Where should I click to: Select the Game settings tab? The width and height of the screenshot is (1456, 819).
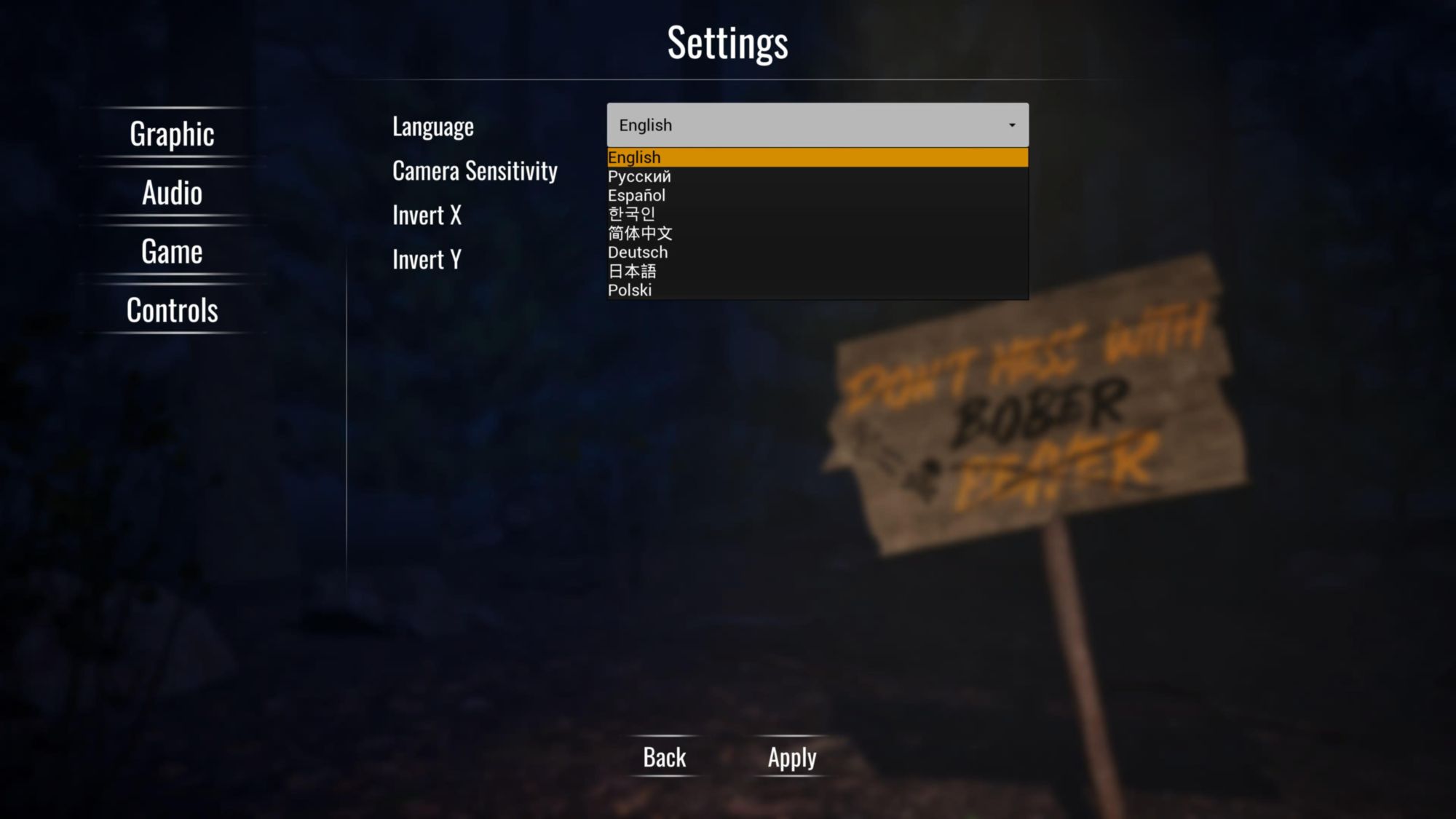tap(172, 252)
